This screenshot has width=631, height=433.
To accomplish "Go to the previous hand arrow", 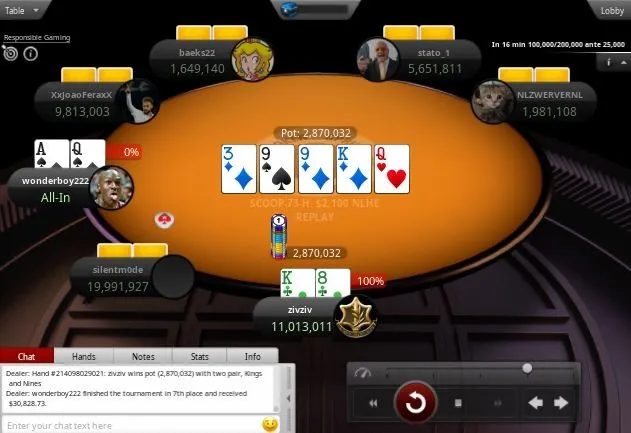I will [535, 404].
